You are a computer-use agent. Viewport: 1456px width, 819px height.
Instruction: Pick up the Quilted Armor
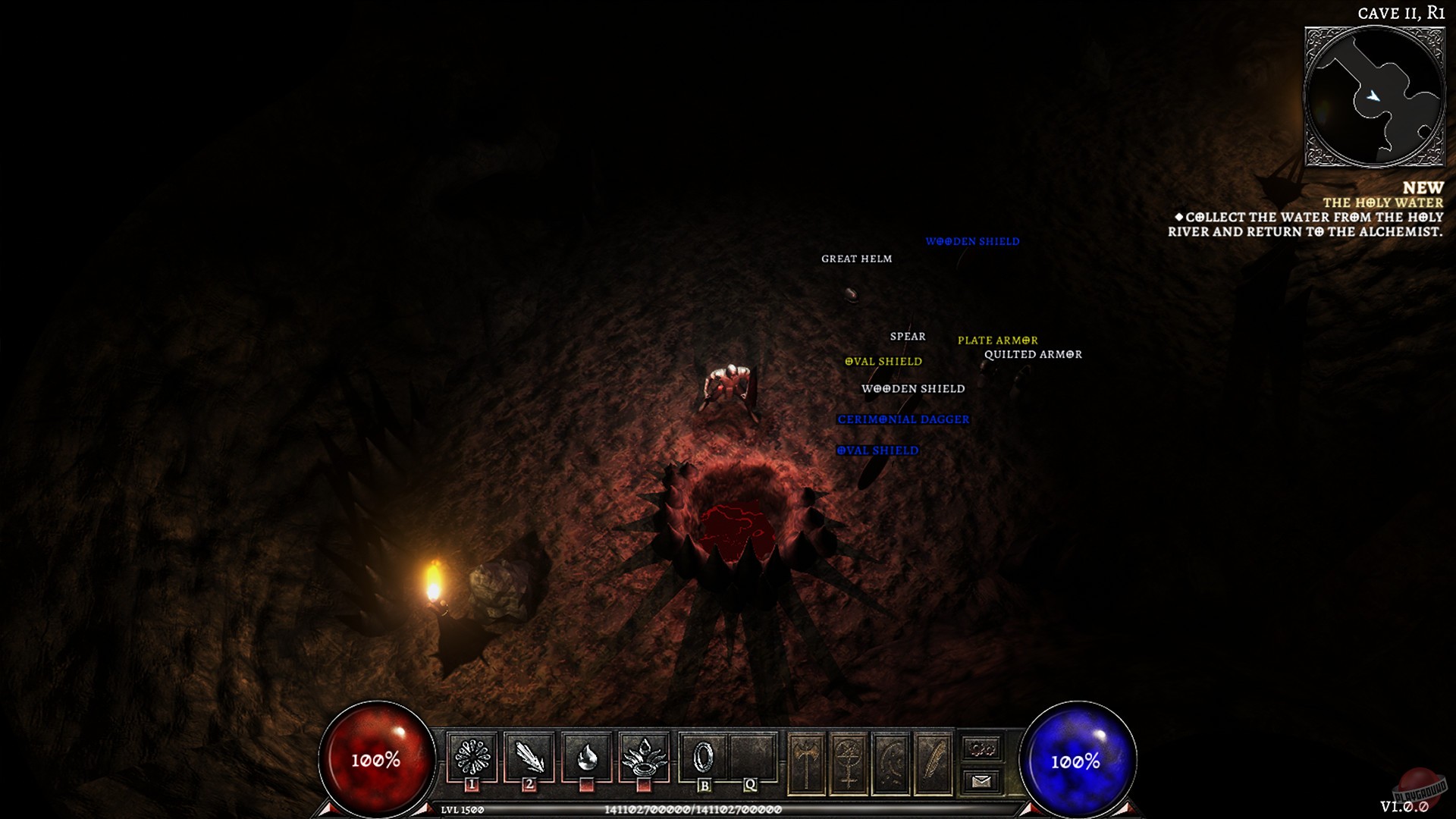point(1034,354)
